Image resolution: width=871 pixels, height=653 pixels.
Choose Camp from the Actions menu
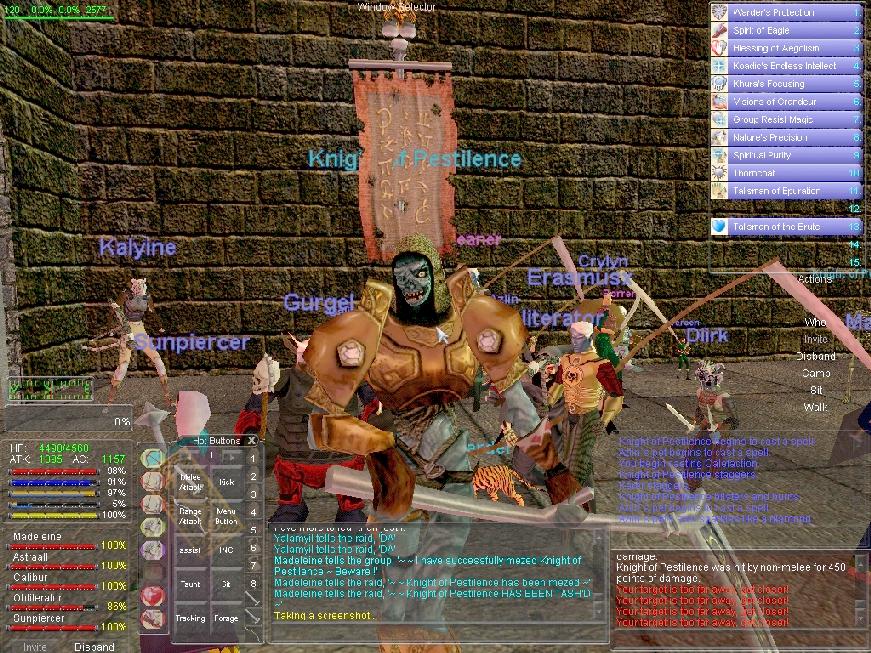click(x=816, y=373)
